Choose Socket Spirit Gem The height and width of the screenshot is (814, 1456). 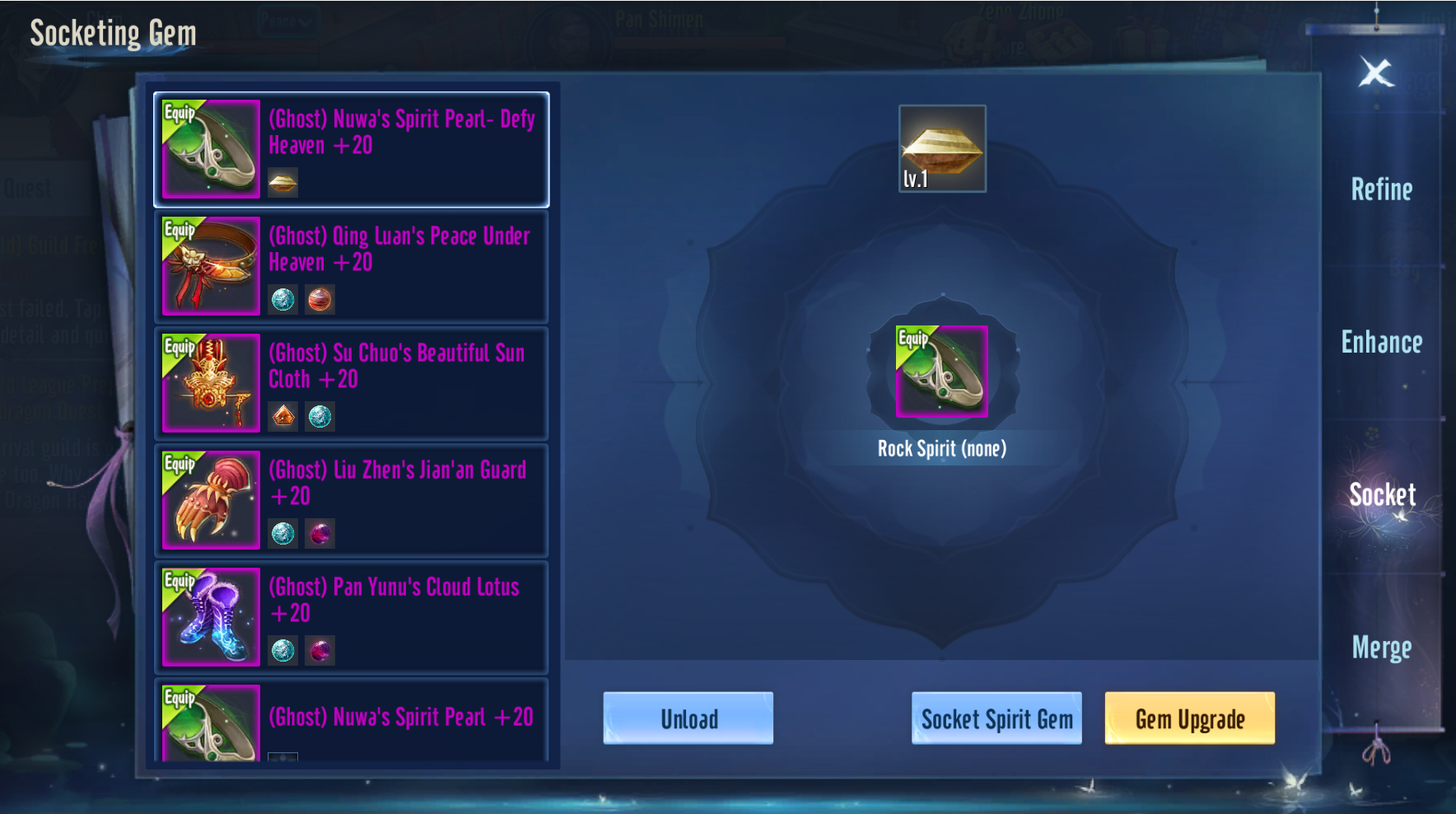(996, 718)
